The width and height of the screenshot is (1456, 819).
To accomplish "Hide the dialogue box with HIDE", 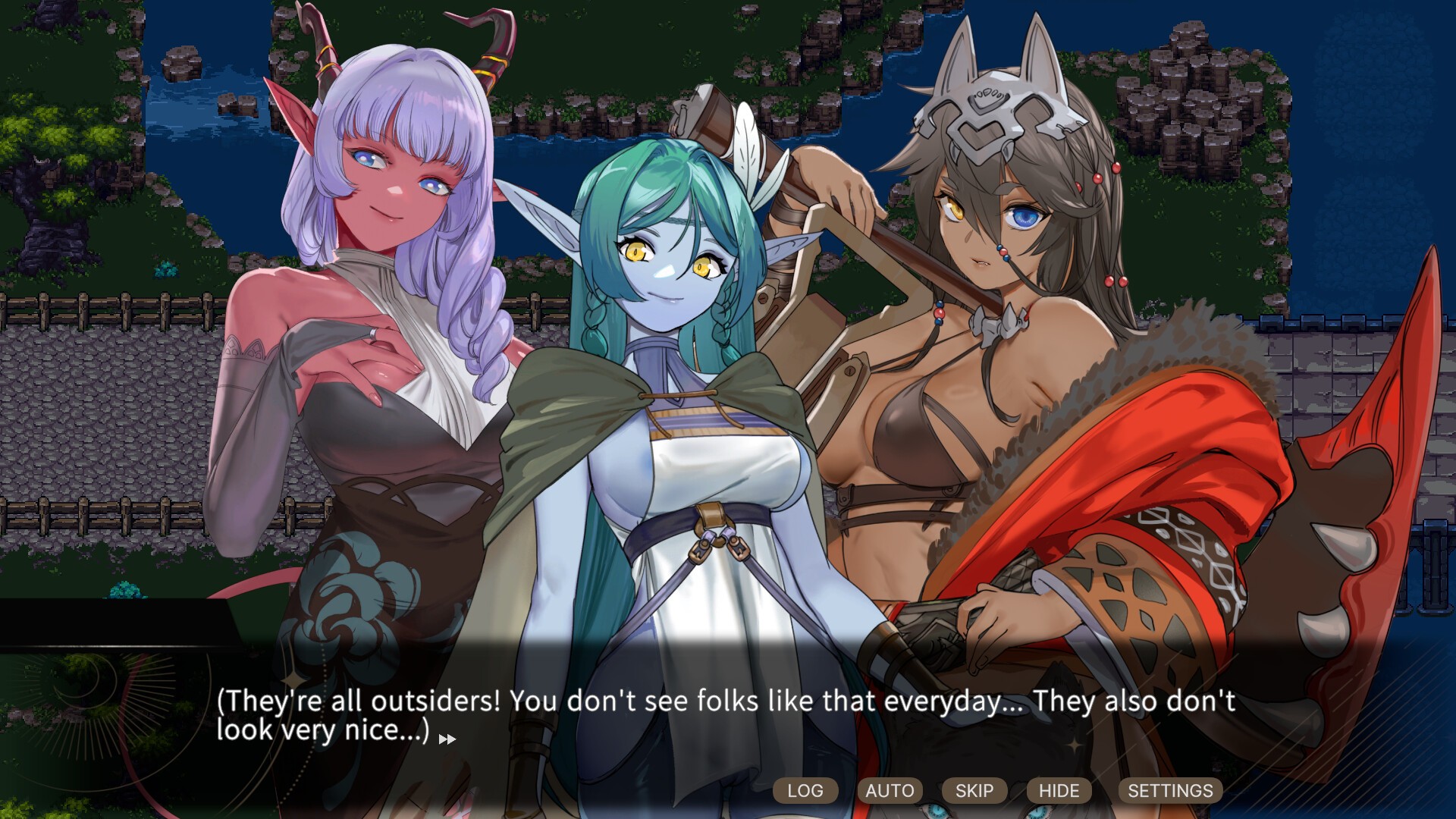I will 1059,790.
